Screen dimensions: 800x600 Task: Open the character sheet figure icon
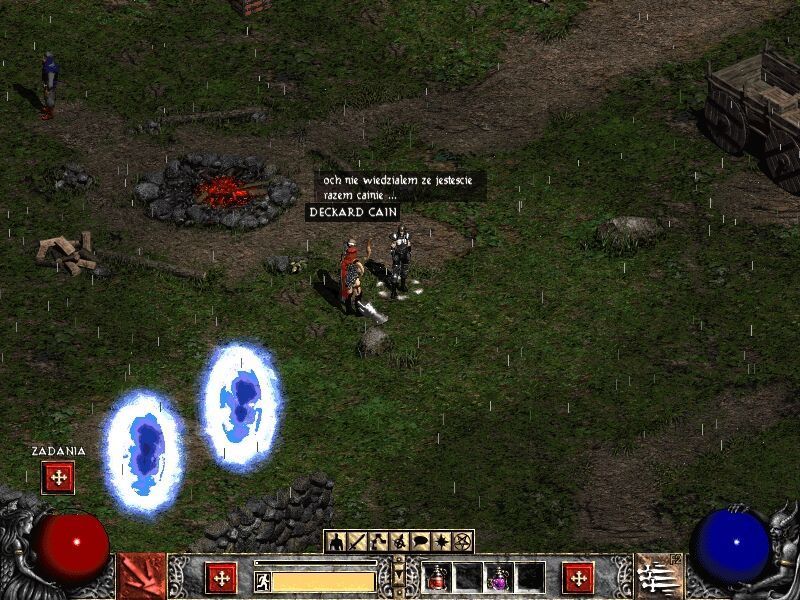(x=337, y=542)
